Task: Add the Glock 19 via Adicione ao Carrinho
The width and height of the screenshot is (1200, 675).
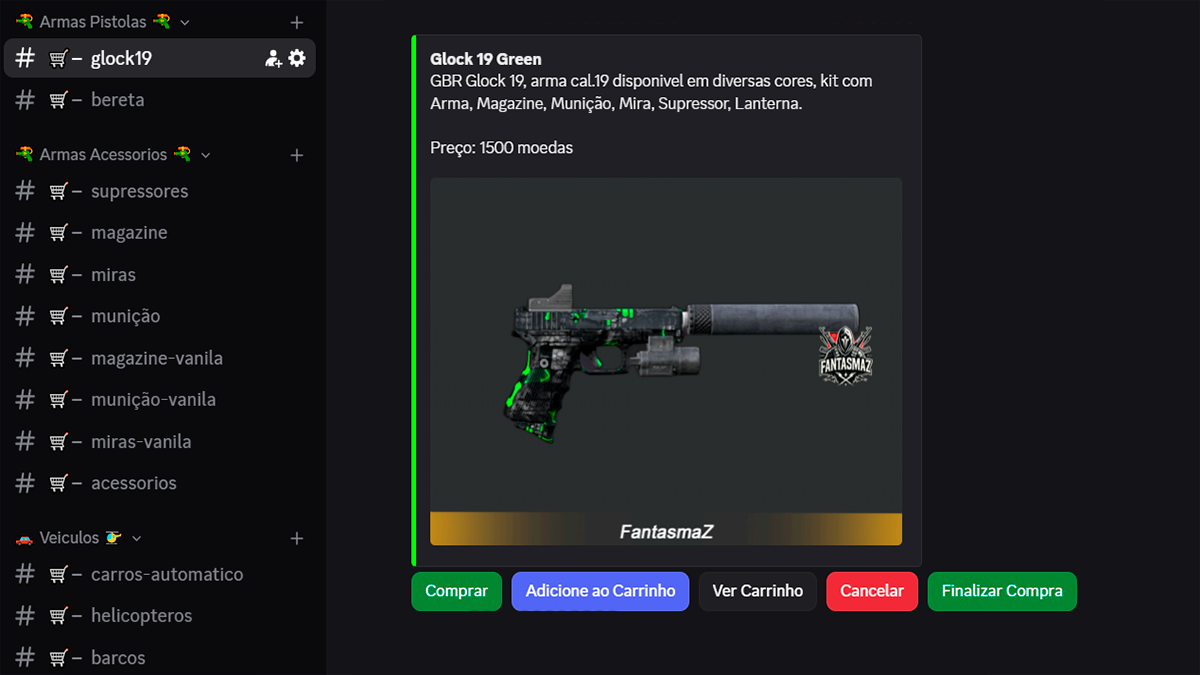Action: click(x=600, y=591)
